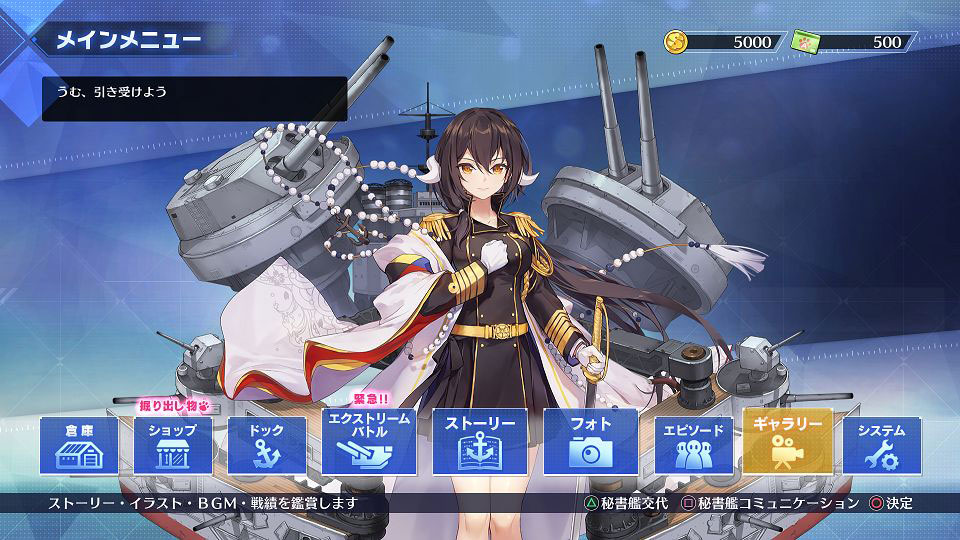The image size is (960, 540).
Task: Choose the ストーリー story mode tile
Action: (479, 441)
